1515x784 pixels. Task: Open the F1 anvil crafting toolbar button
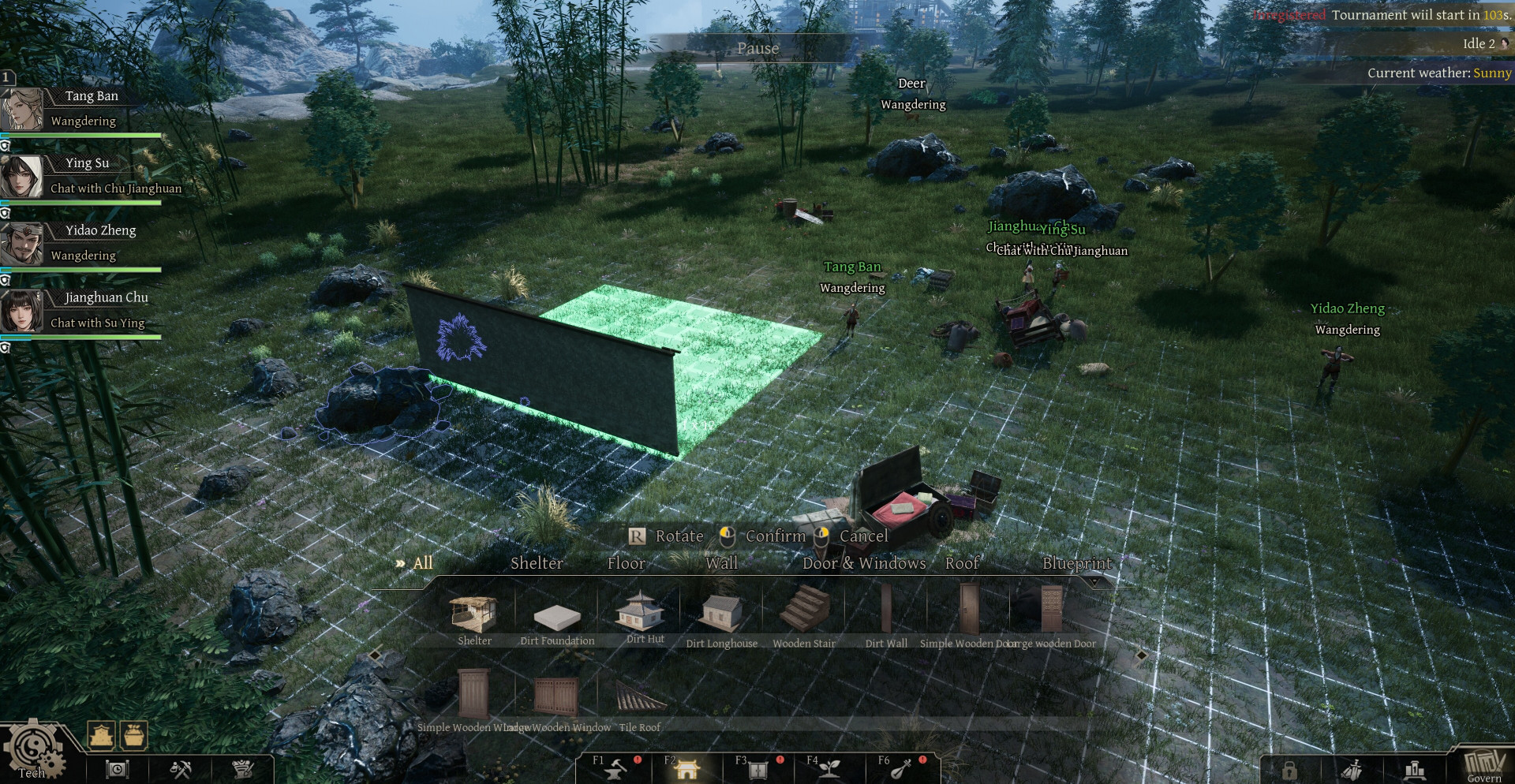[615, 767]
